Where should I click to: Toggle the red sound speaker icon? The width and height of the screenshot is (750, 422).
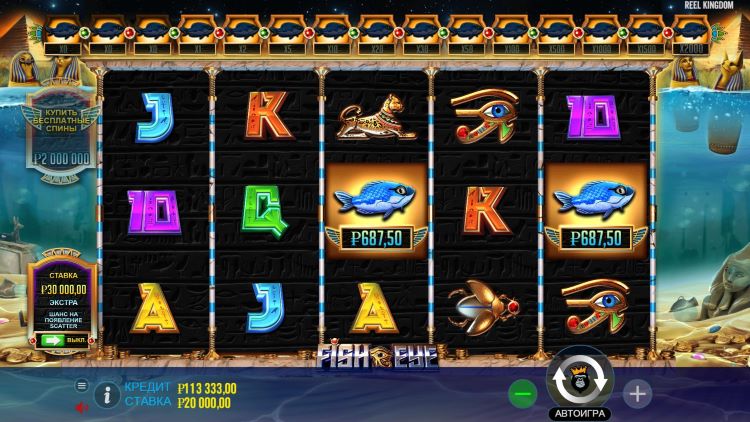click(82, 407)
